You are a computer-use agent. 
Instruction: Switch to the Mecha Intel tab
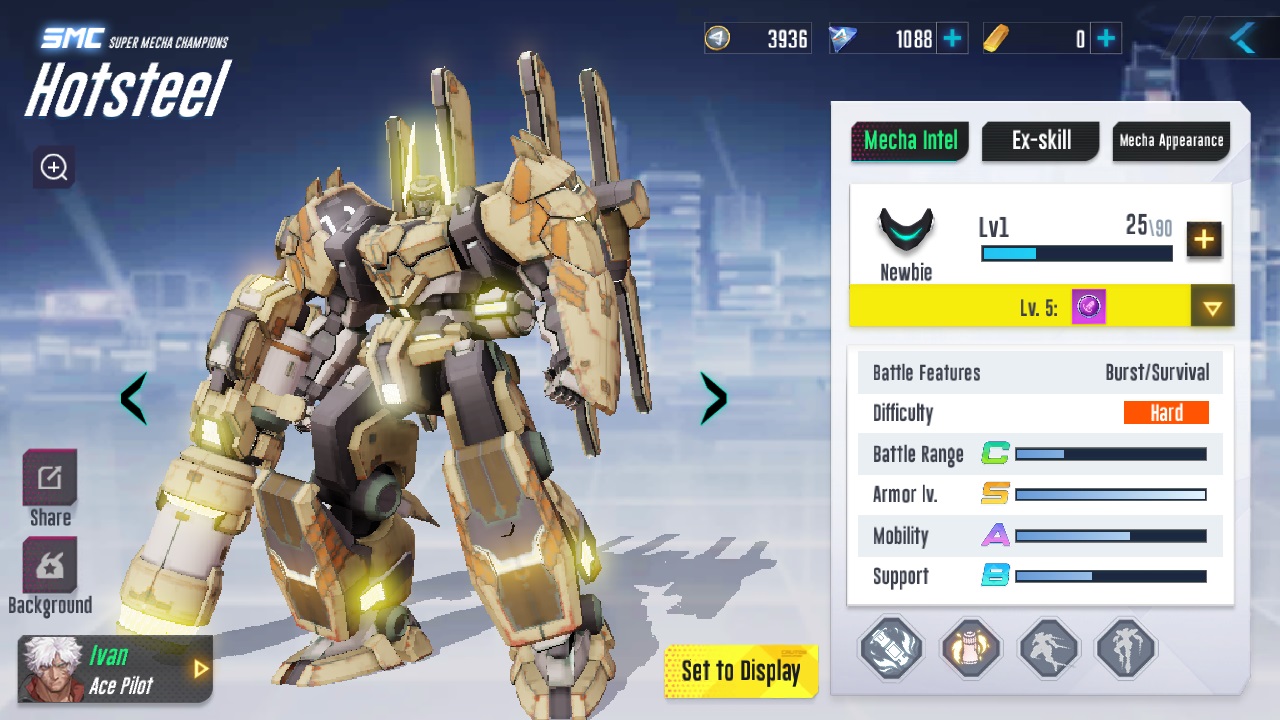click(910, 141)
